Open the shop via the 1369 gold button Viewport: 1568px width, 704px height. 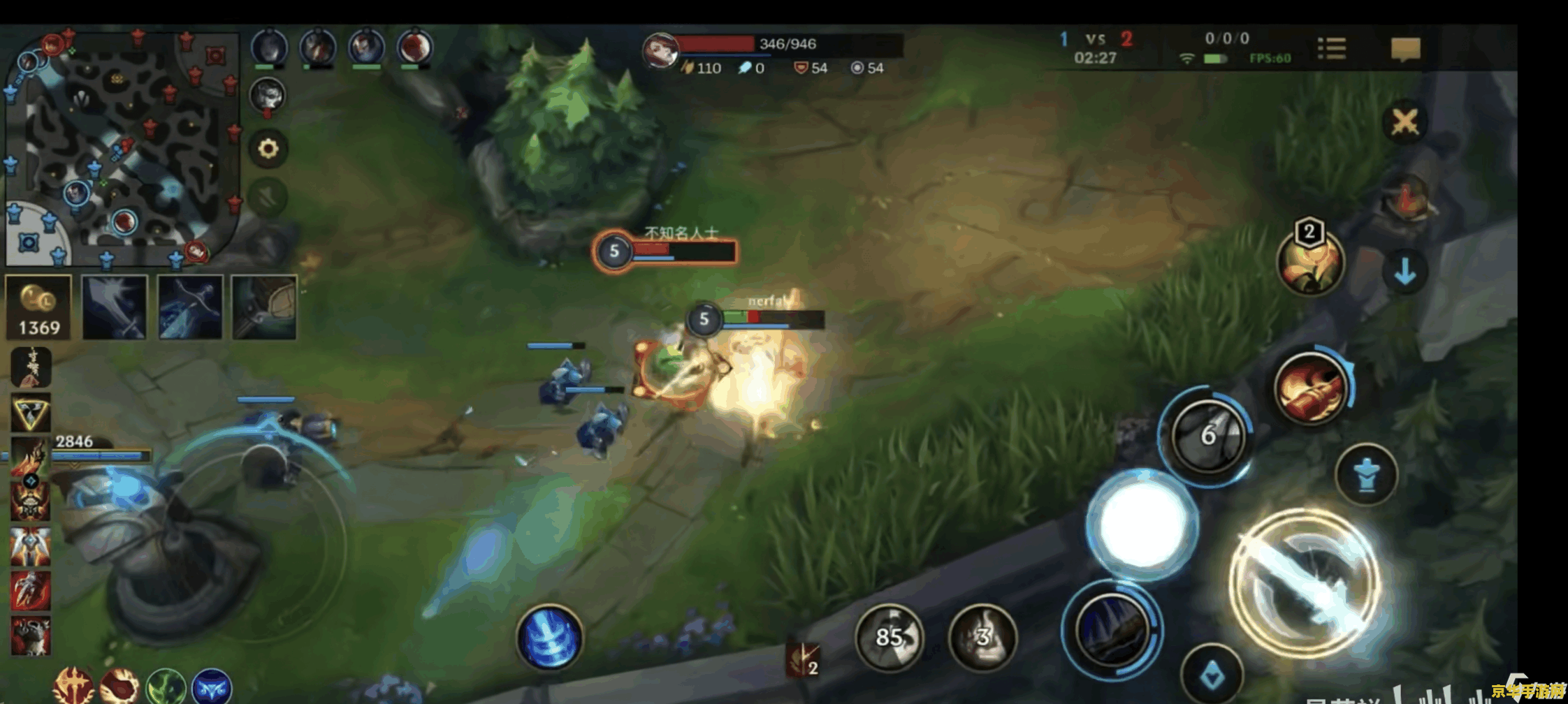[39, 307]
